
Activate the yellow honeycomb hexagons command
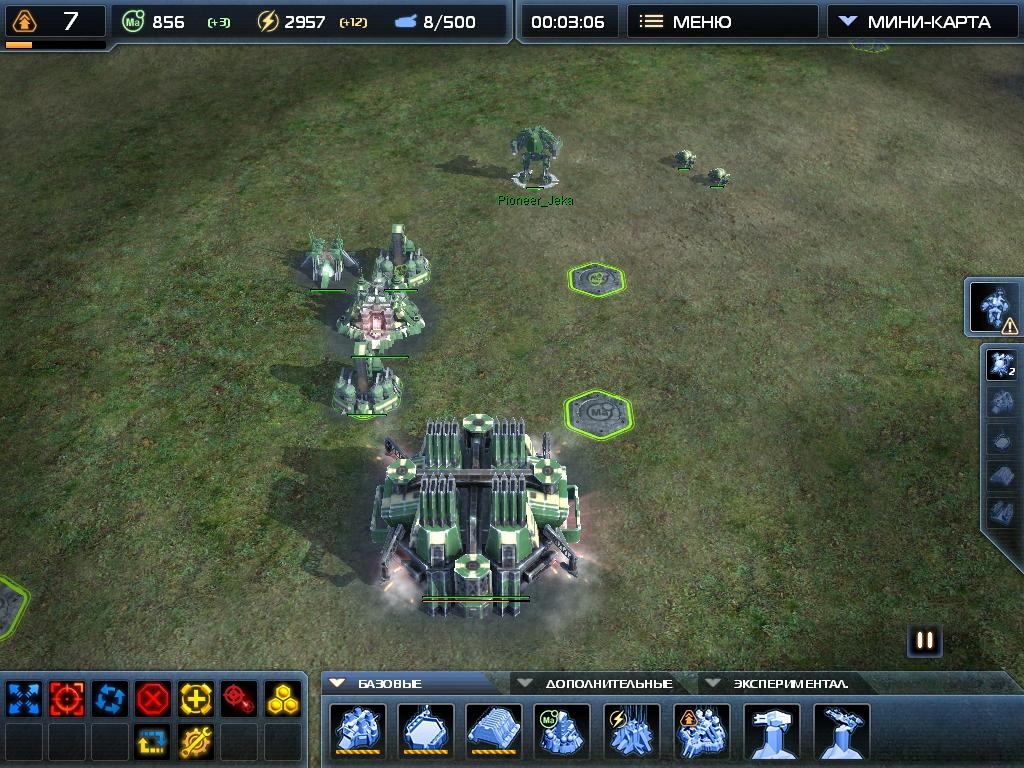tap(283, 698)
